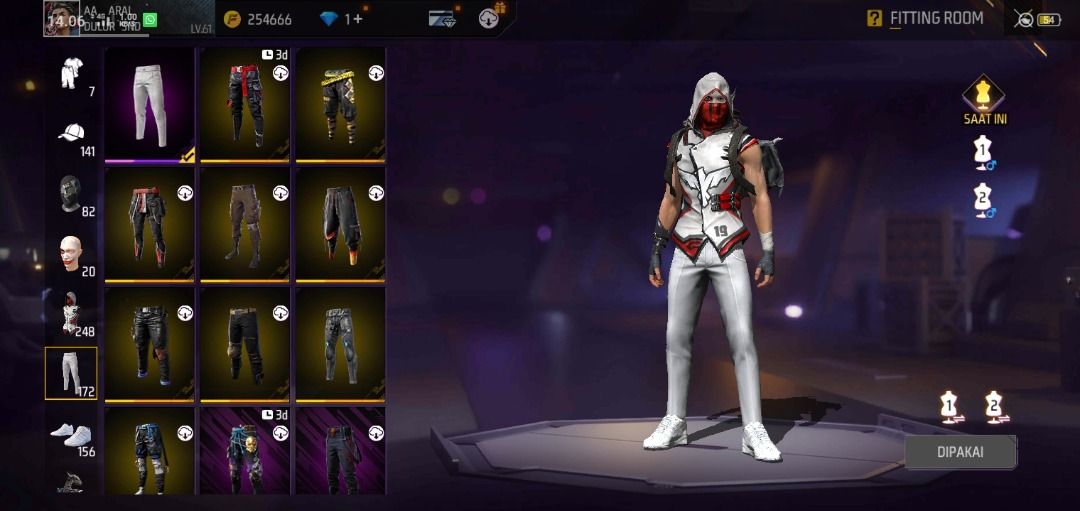Viewport: 1080px width, 511px height.
Task: Open the diamond card icon in the top bar
Action: (442, 18)
